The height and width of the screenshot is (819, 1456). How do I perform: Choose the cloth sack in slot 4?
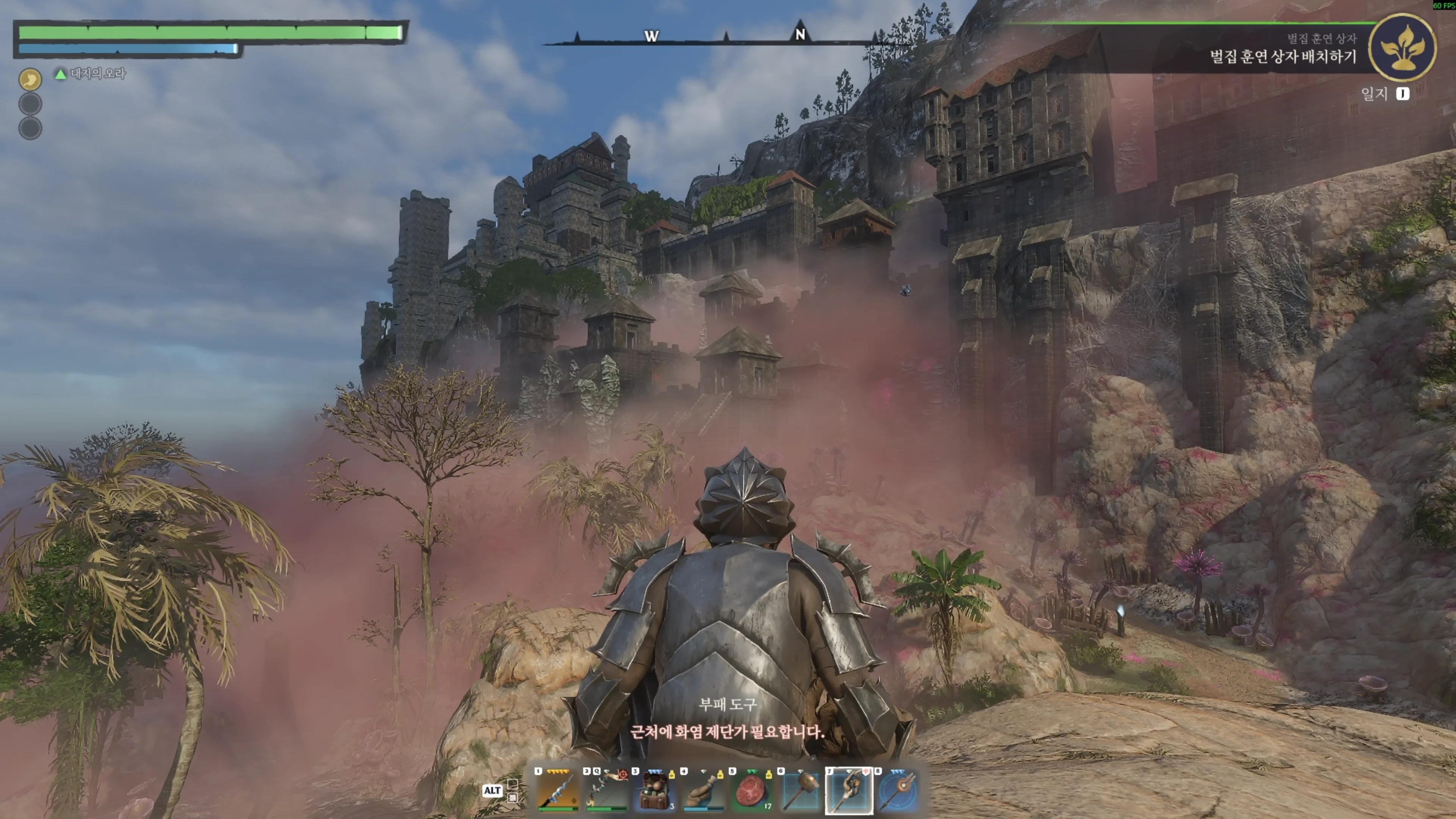point(703,790)
